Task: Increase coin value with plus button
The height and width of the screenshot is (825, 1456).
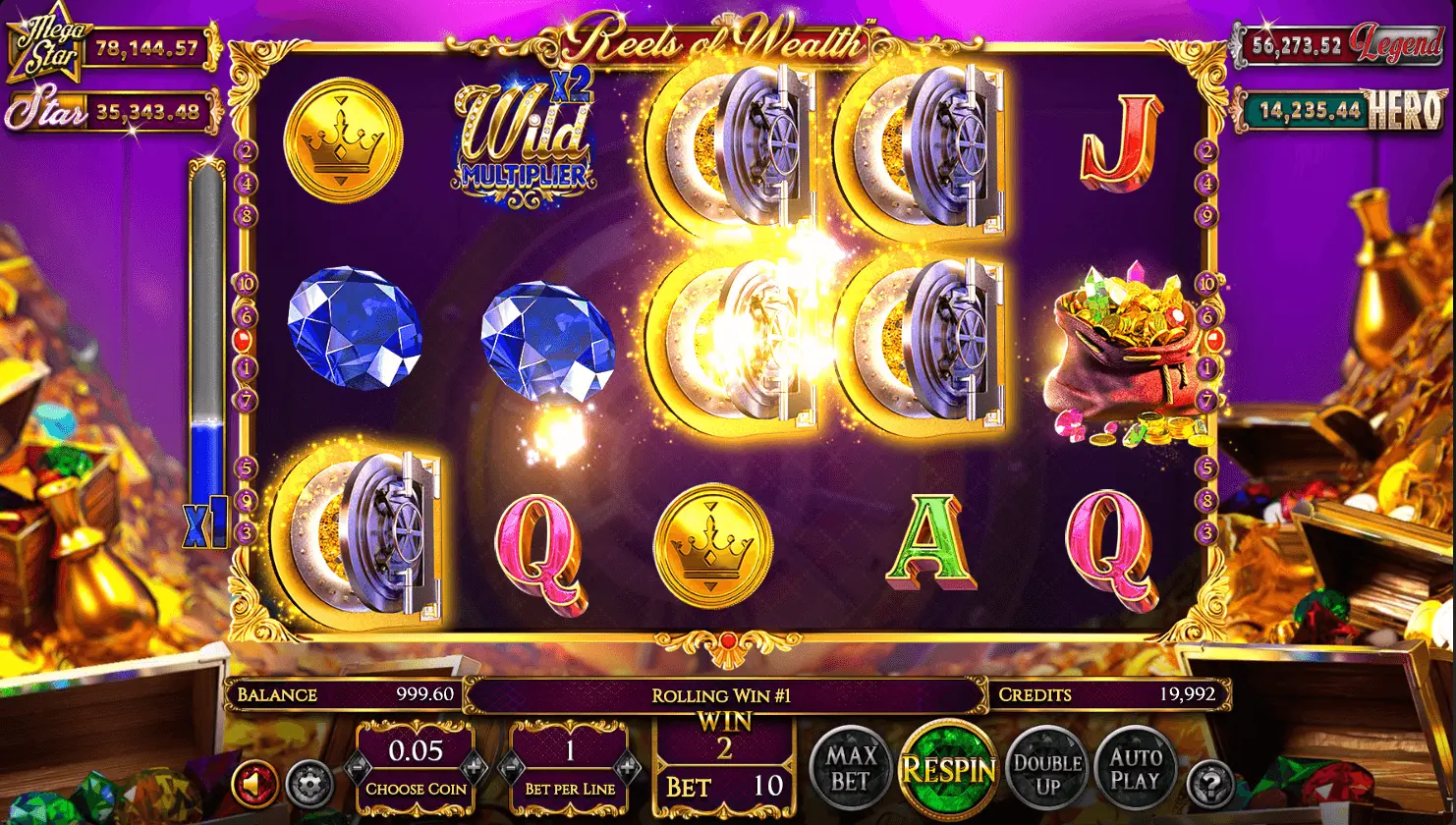Action: coord(474,765)
